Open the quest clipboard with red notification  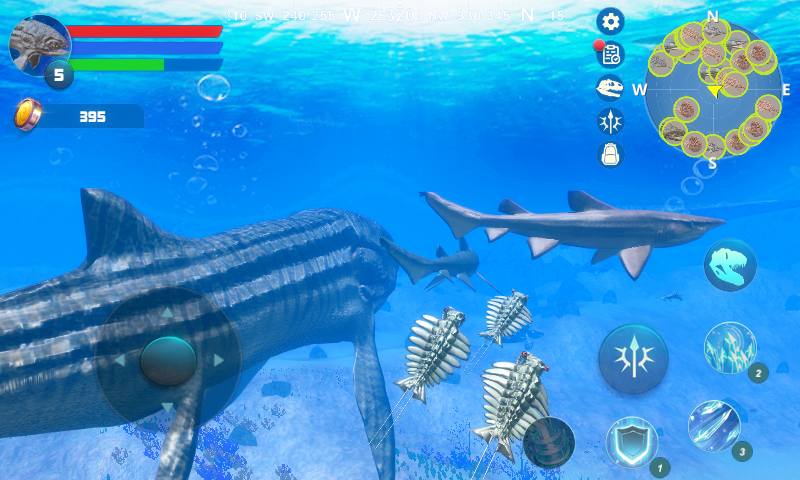click(x=610, y=54)
